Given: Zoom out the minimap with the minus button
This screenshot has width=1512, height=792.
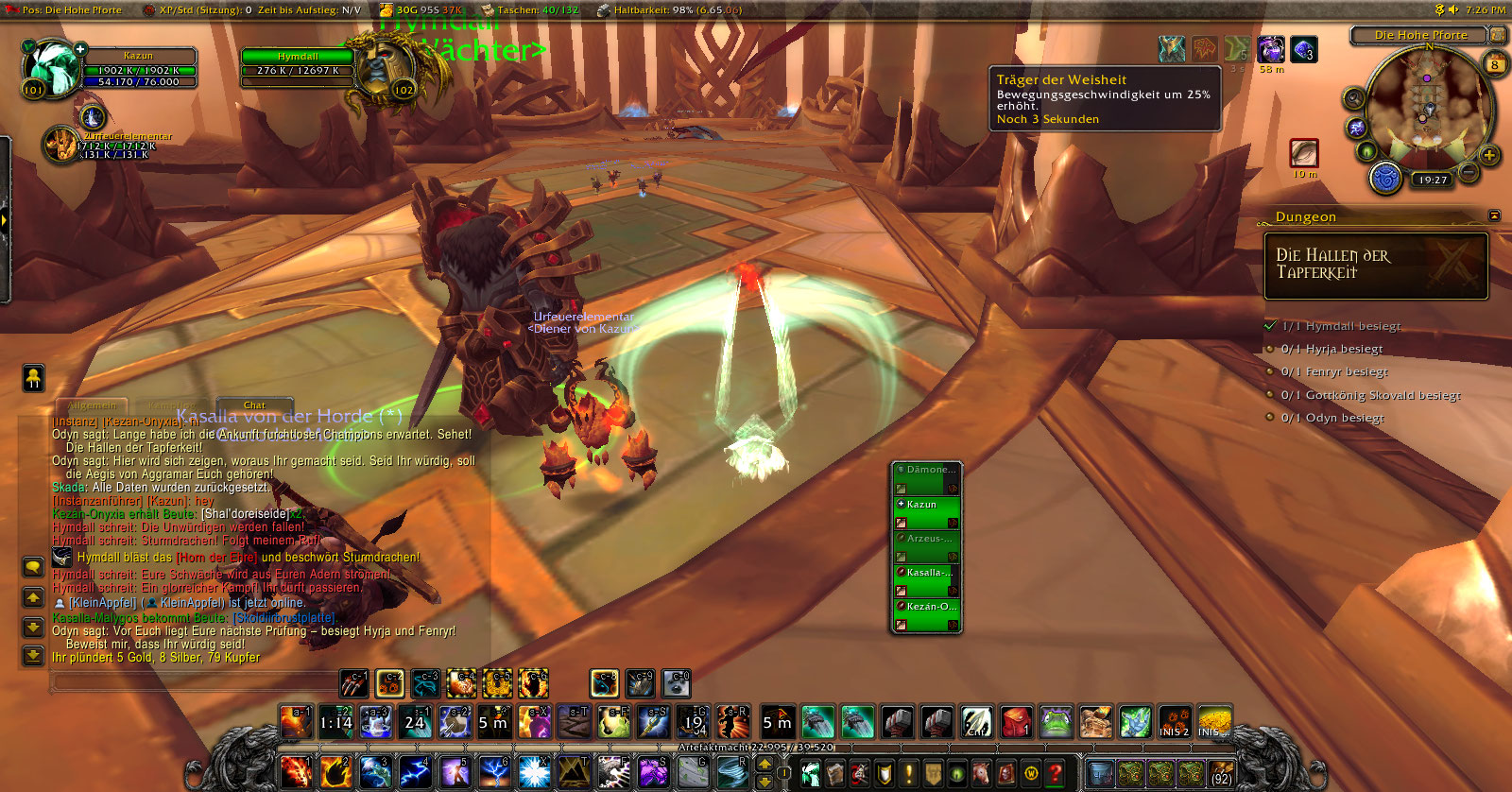Looking at the screenshot, I should 1469,172.
